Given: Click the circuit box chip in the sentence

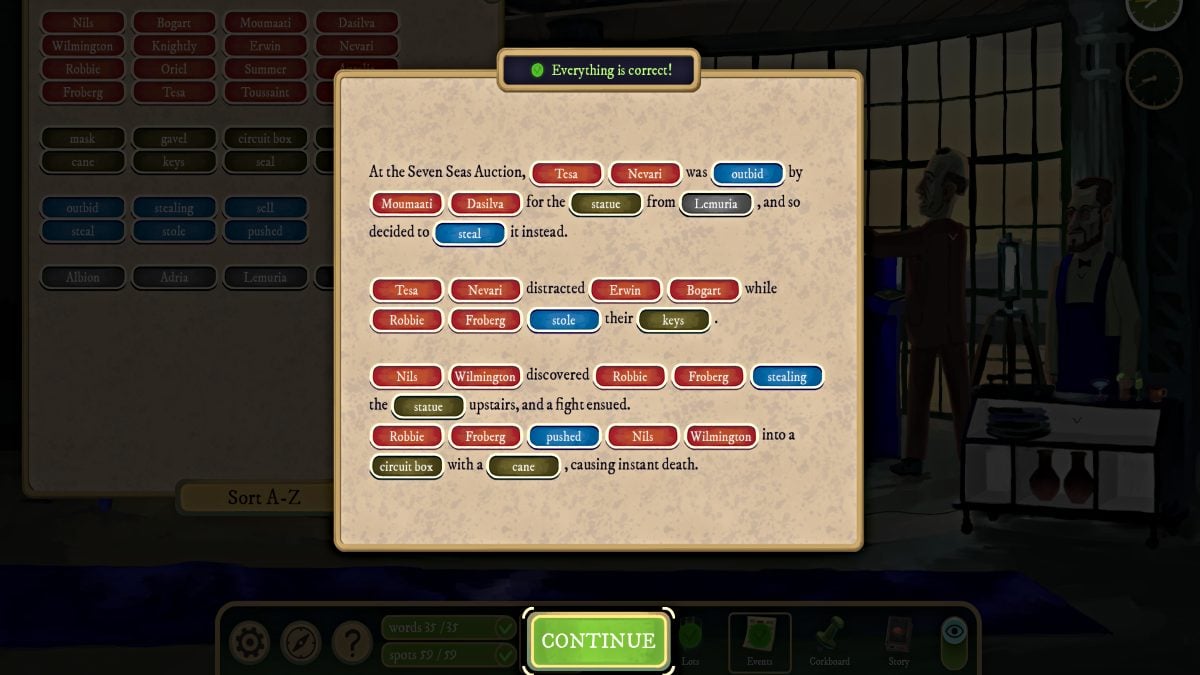Looking at the screenshot, I should coord(407,466).
